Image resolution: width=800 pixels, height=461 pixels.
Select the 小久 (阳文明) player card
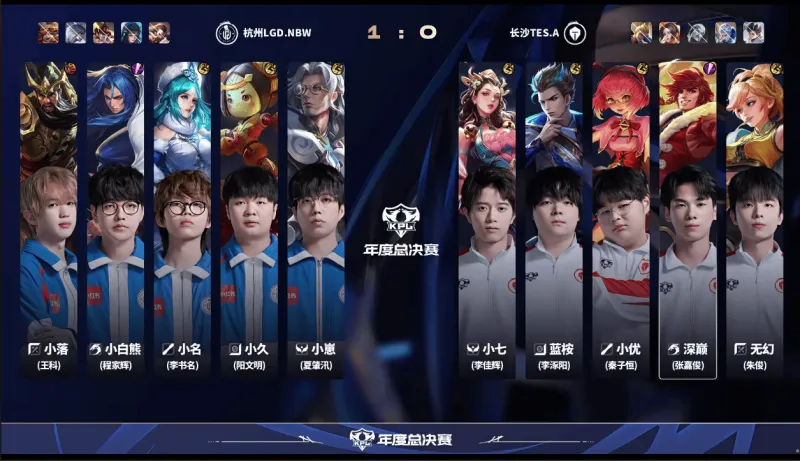click(249, 220)
